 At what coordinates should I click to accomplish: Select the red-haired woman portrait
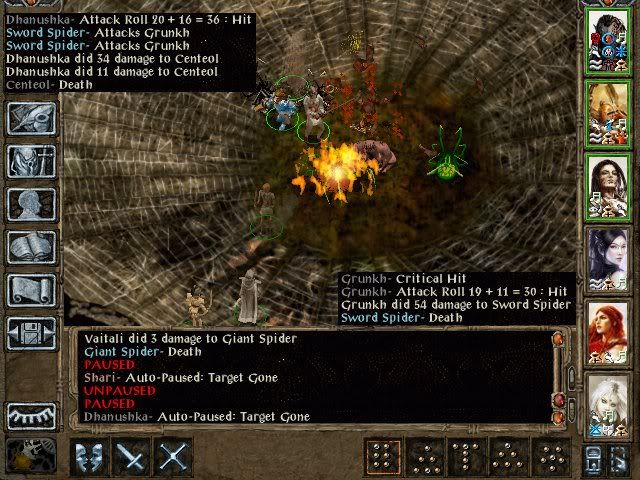pyautogui.click(x=607, y=330)
